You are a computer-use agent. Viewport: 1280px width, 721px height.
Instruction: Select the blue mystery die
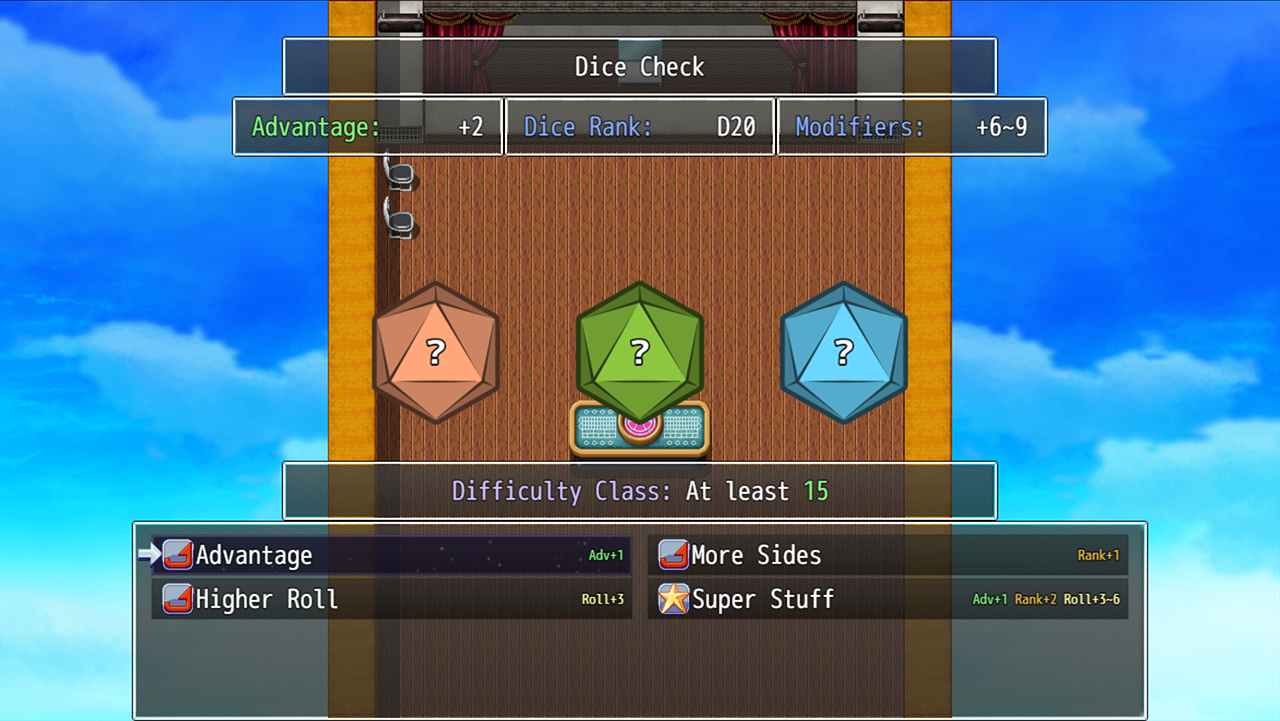pyautogui.click(x=843, y=352)
